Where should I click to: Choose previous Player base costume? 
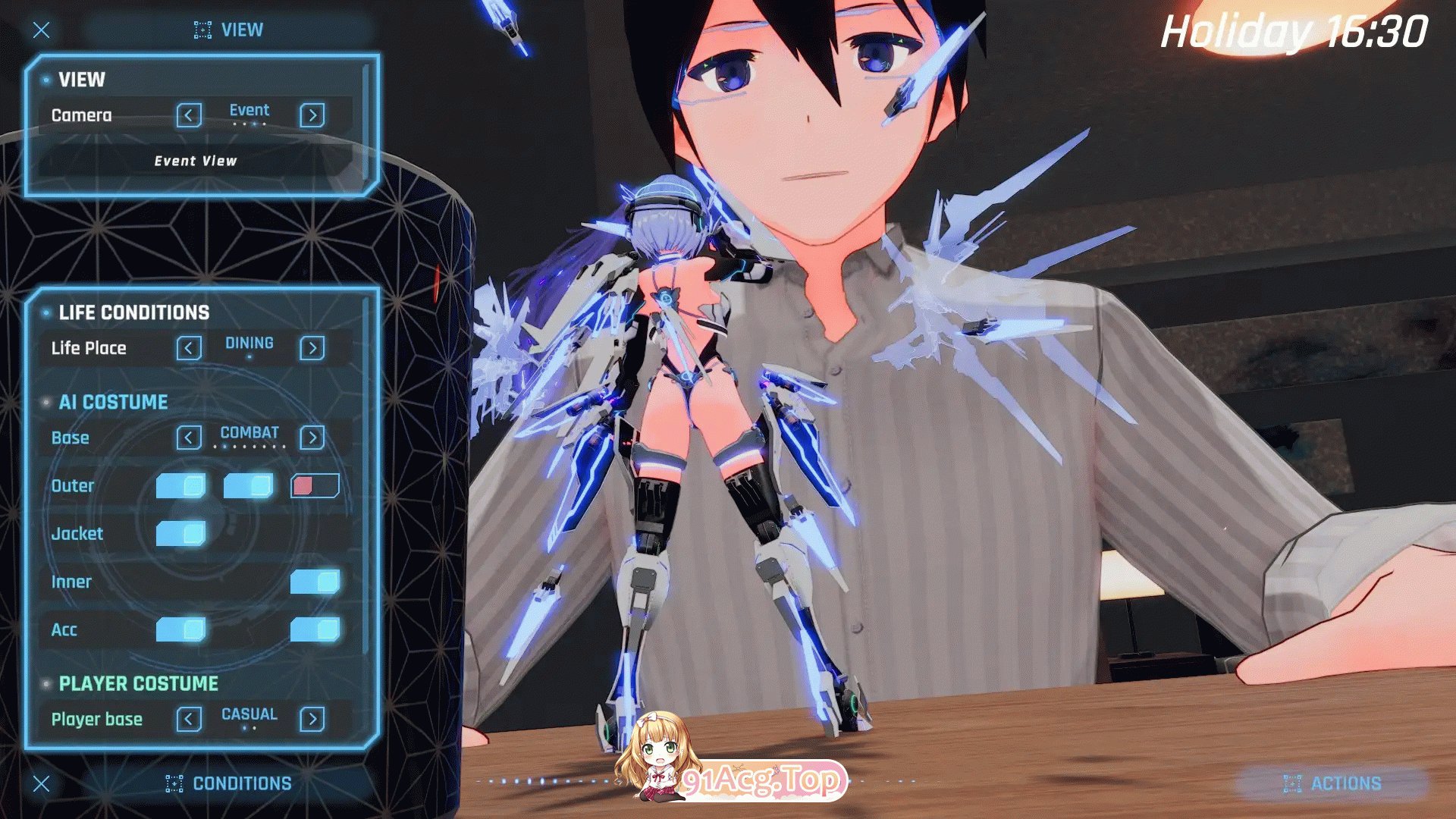tap(189, 719)
